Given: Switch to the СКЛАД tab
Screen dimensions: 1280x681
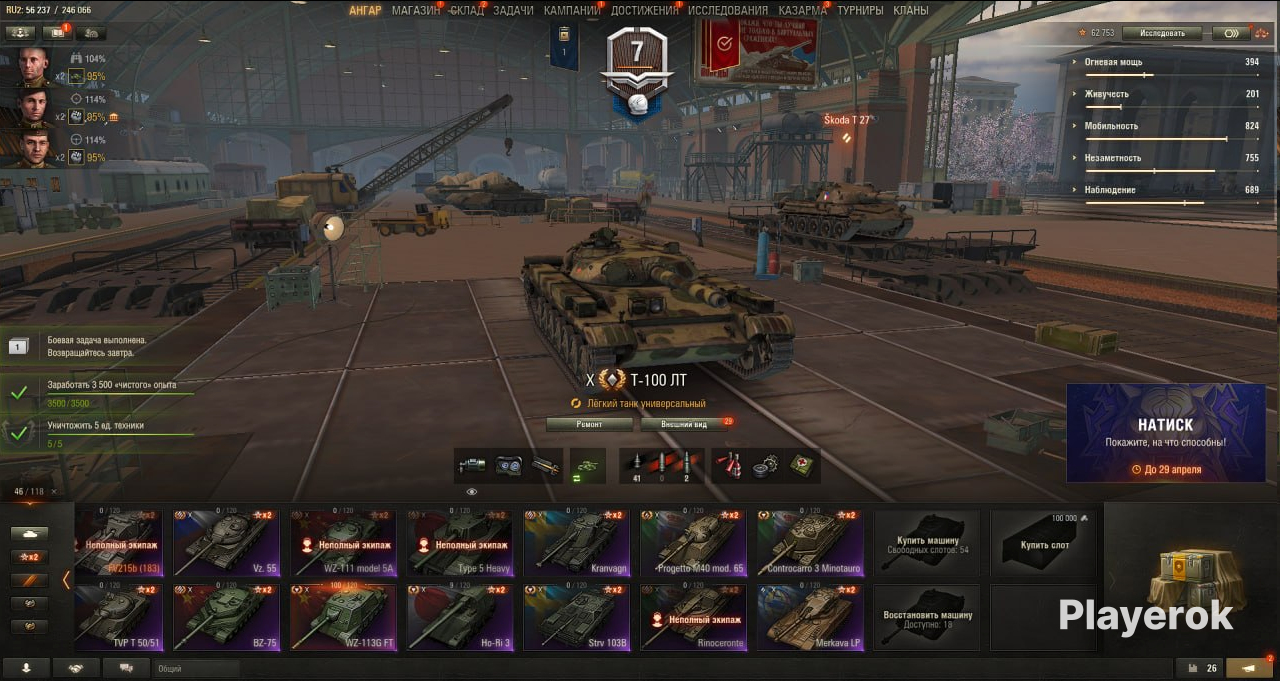Looking at the screenshot, I should (x=467, y=10).
